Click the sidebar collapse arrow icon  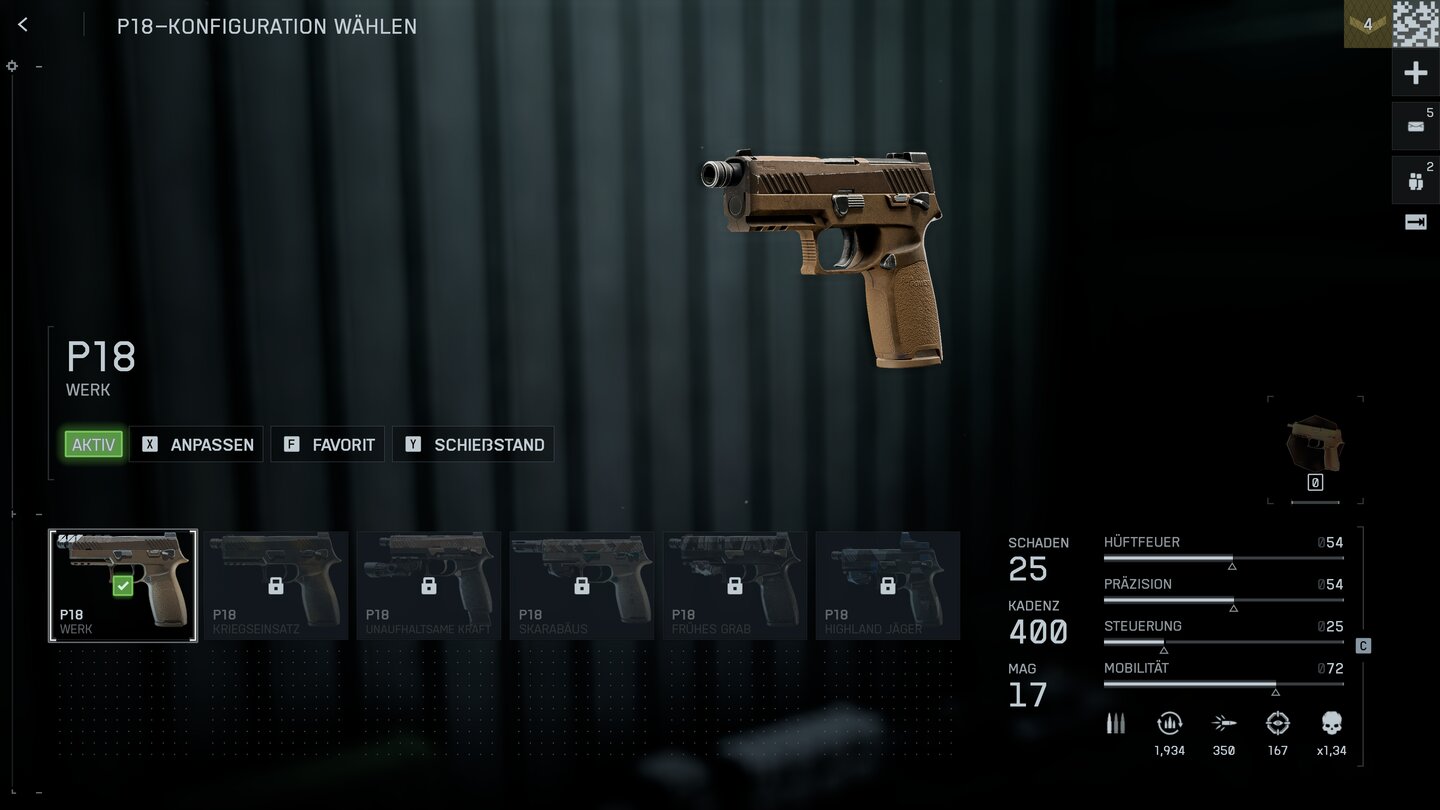1415,223
